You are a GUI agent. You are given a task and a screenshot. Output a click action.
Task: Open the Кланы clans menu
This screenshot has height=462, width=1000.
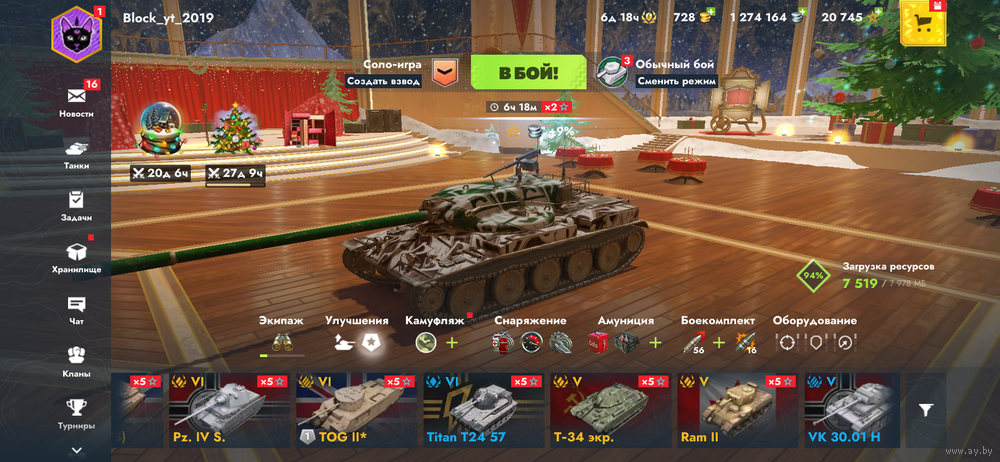click(x=77, y=361)
